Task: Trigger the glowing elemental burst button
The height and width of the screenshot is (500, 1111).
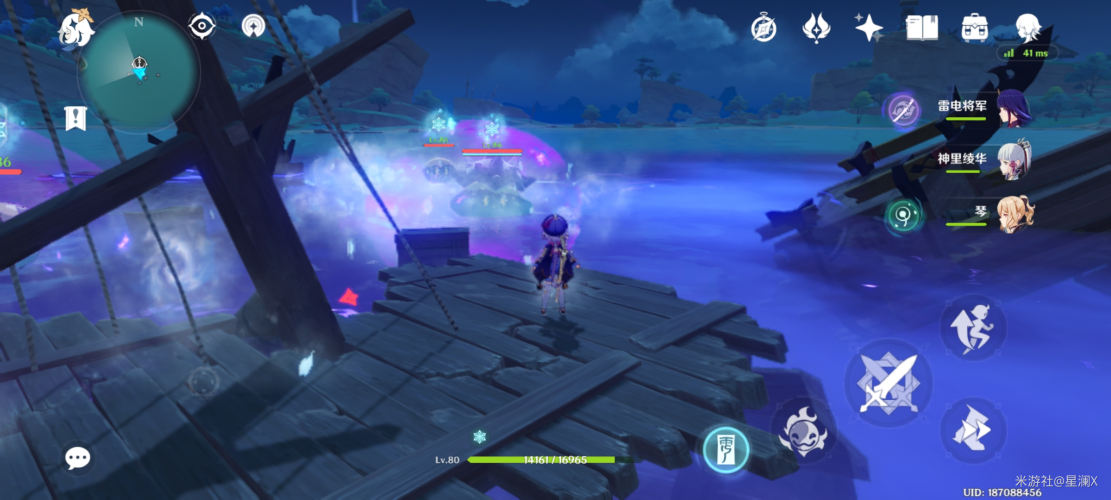Action: (727, 449)
